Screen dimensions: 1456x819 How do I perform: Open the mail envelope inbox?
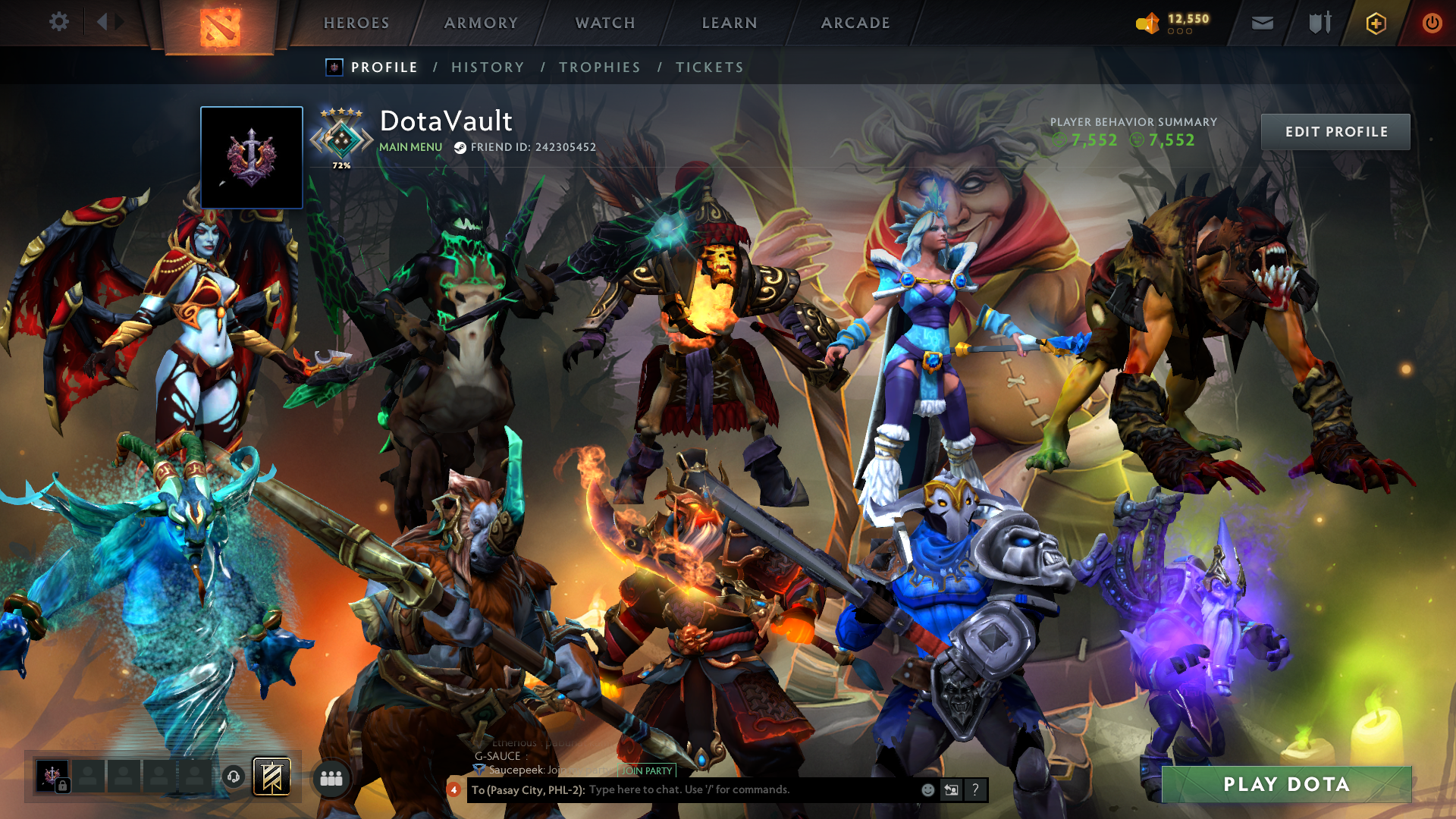pos(1262,24)
